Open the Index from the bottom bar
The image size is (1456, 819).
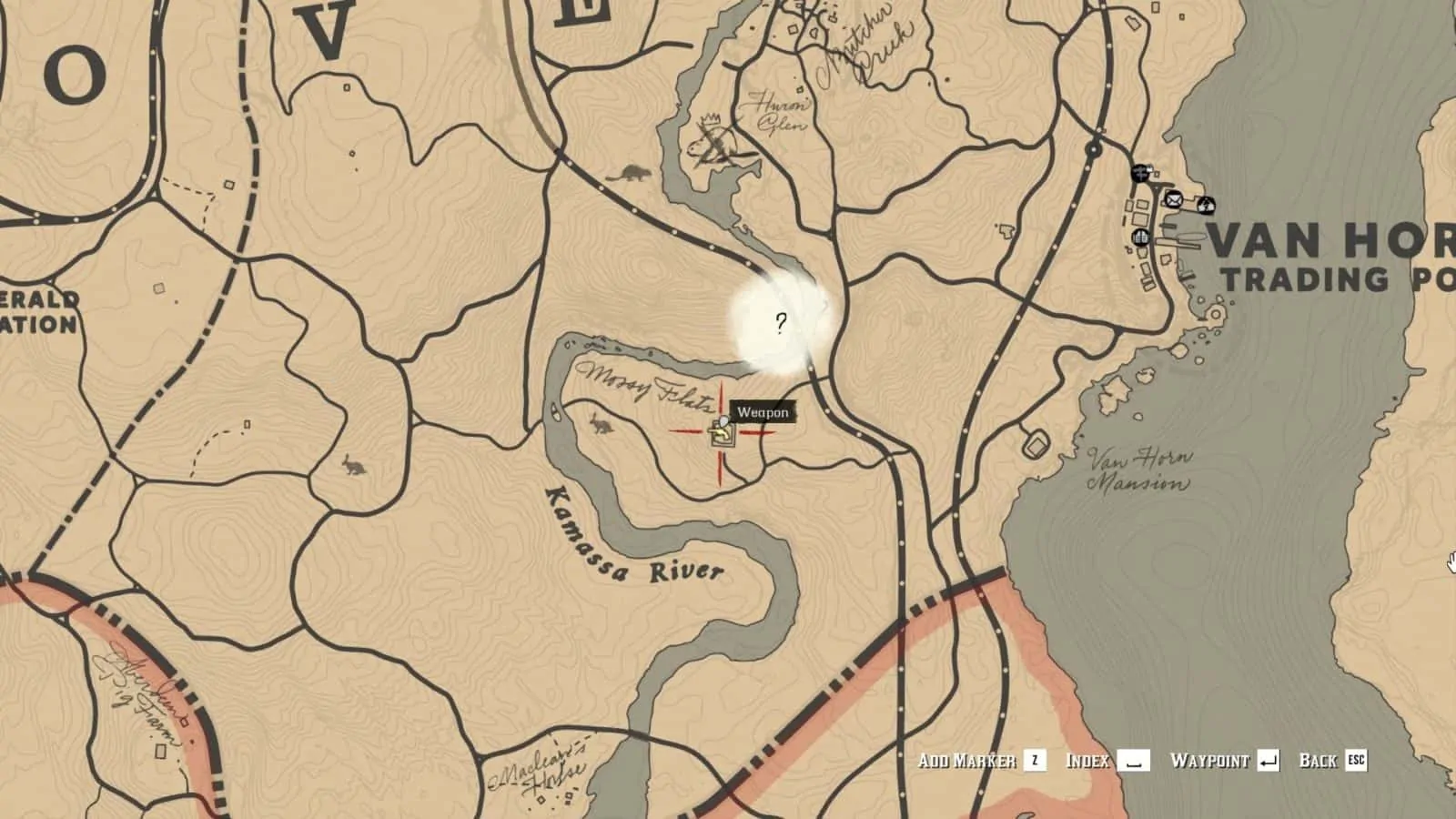[x=1089, y=762]
